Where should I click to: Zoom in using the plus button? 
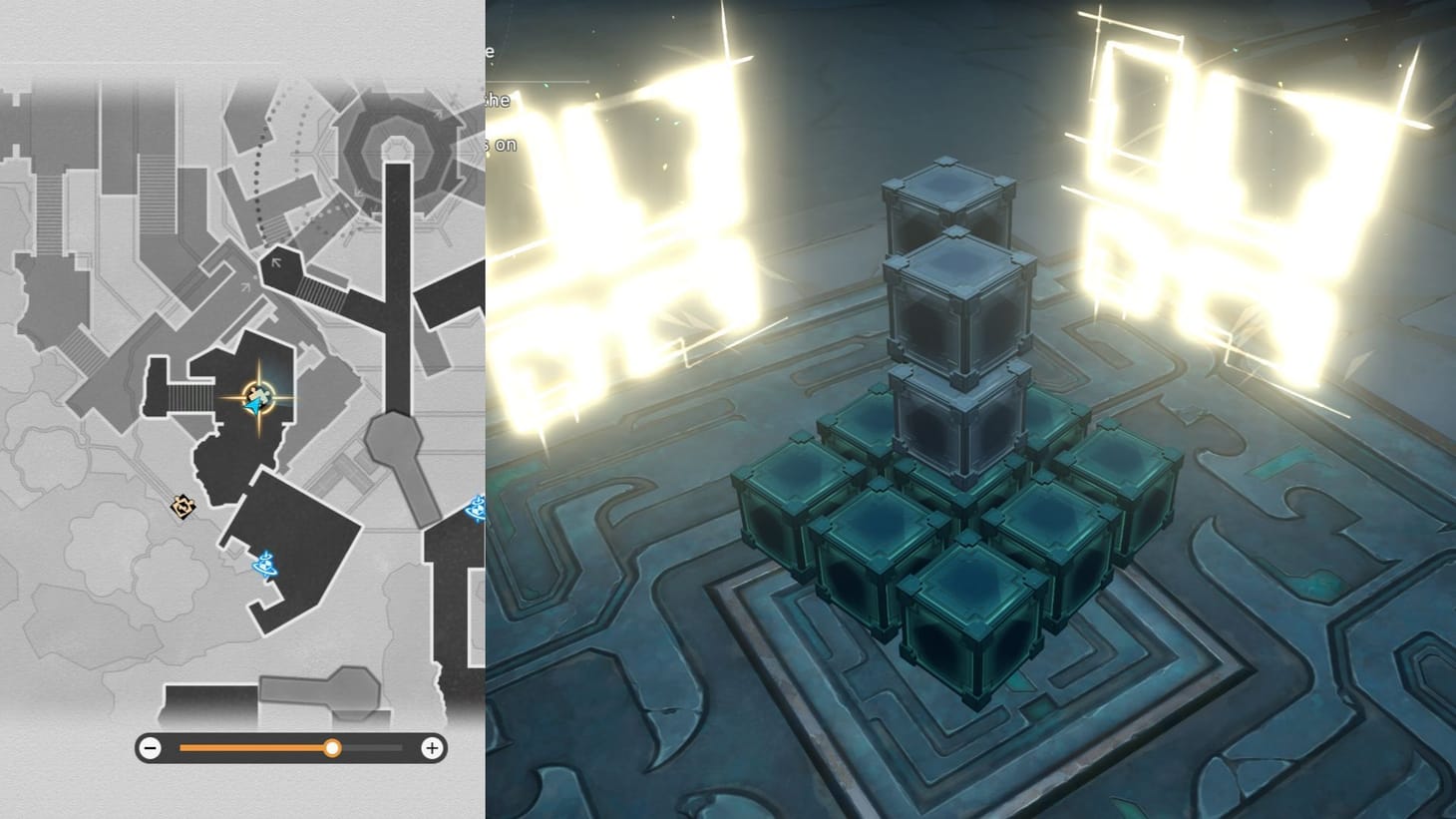pyautogui.click(x=431, y=747)
